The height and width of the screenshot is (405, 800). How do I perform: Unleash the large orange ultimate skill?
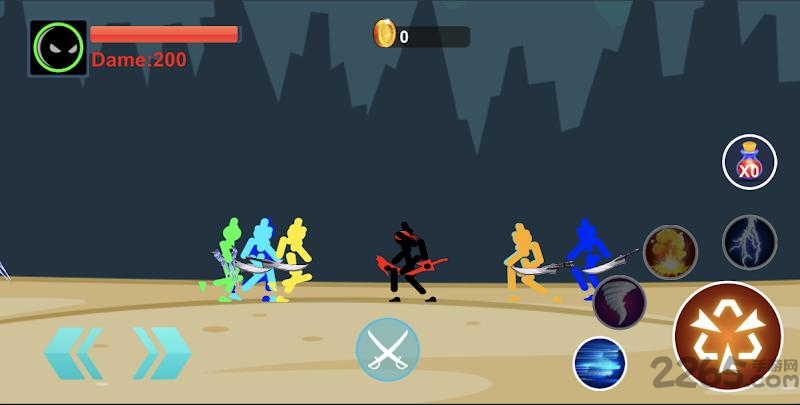tap(727, 336)
